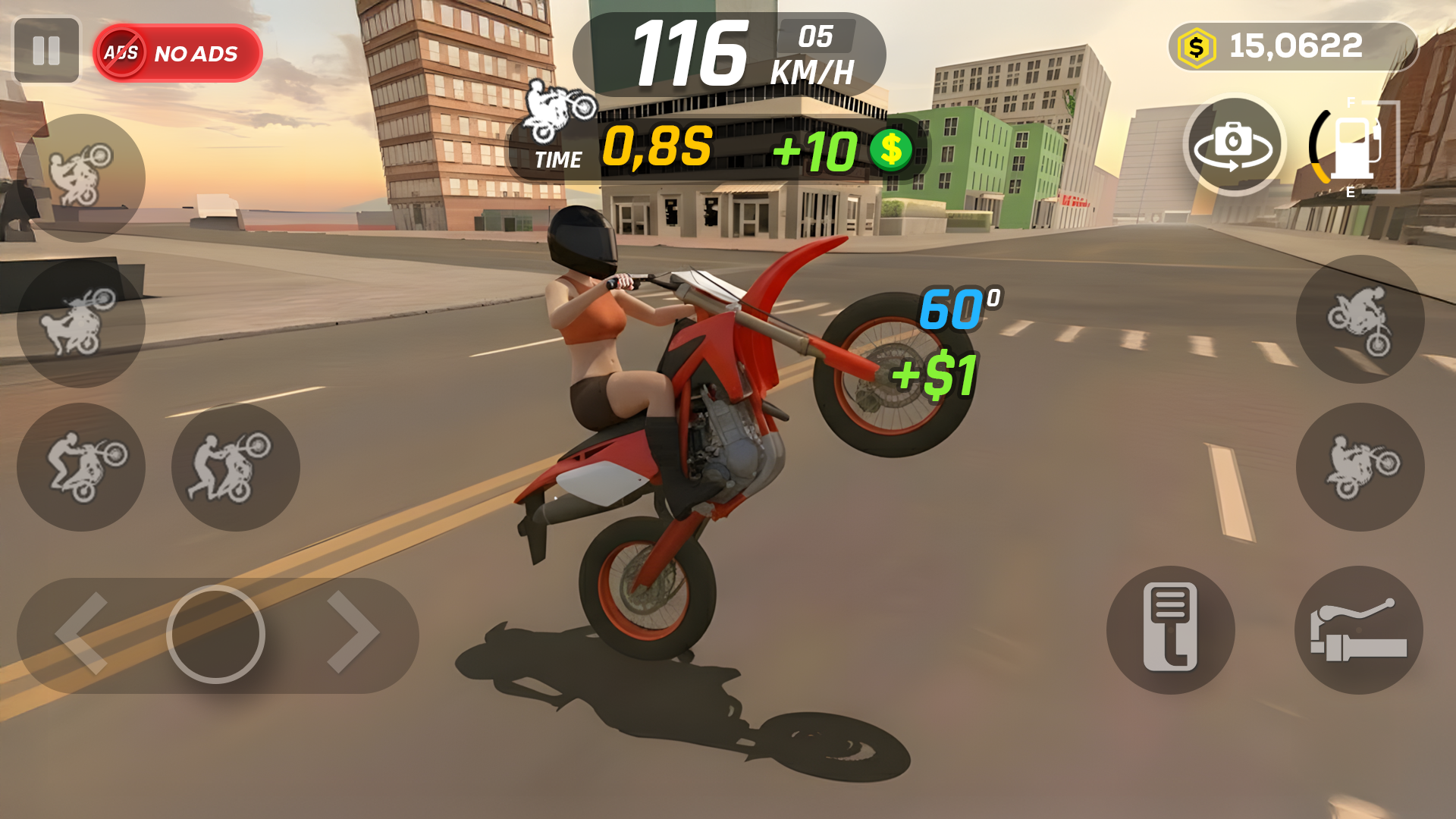
Task: Activate the vertical seated wheelie stunt
Action: (81, 178)
